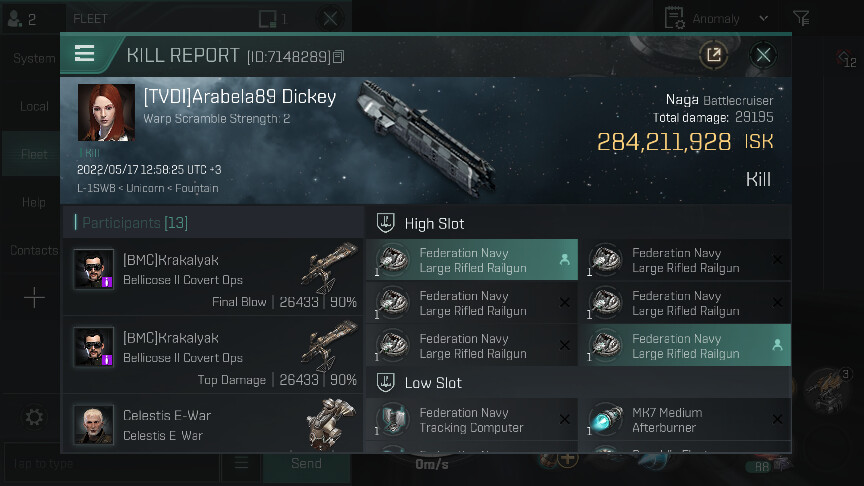Add a new chat channel with plus
This screenshot has width=864, height=486.
click(x=34, y=298)
